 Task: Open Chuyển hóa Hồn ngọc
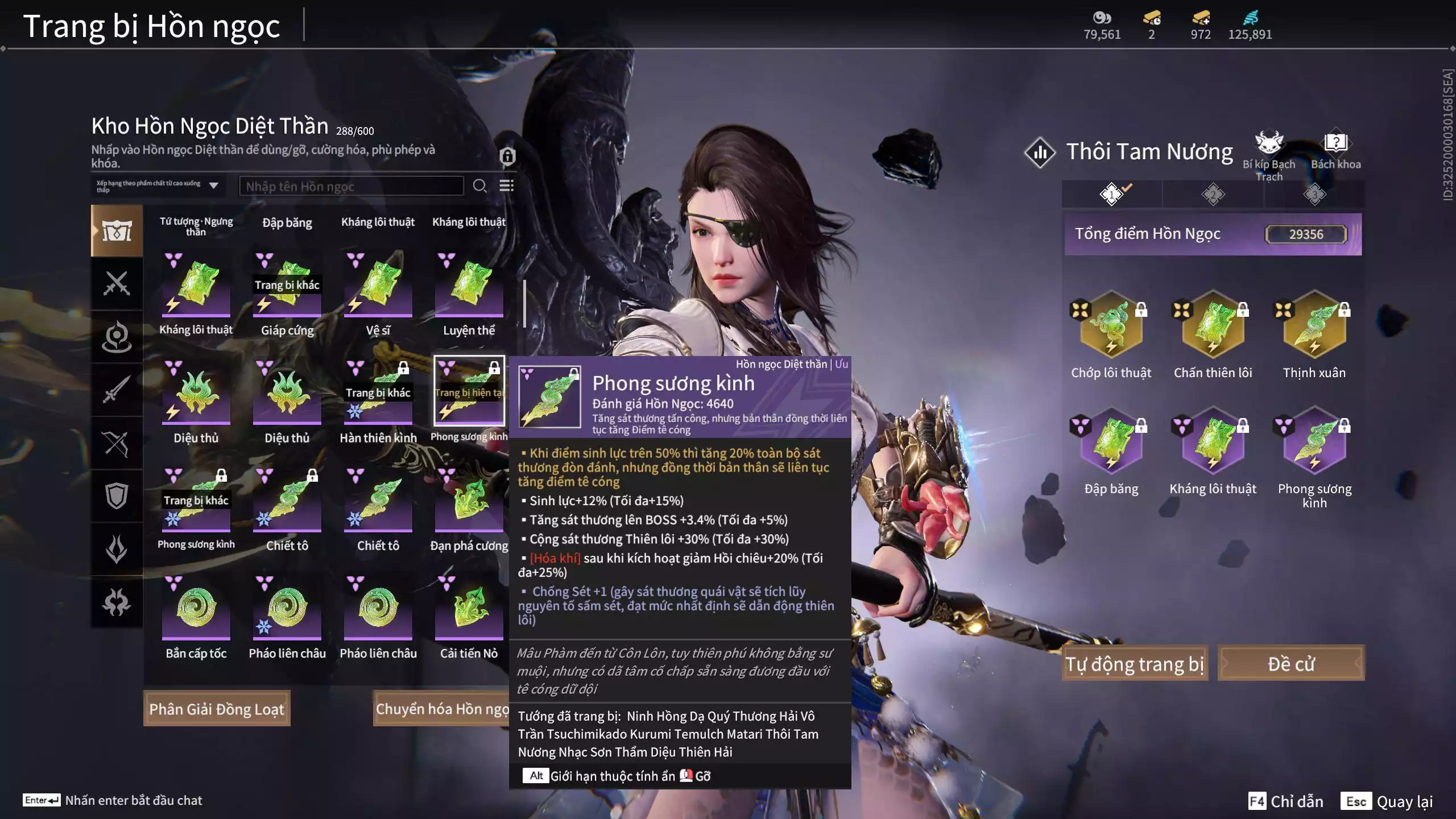pyautogui.click(x=441, y=709)
